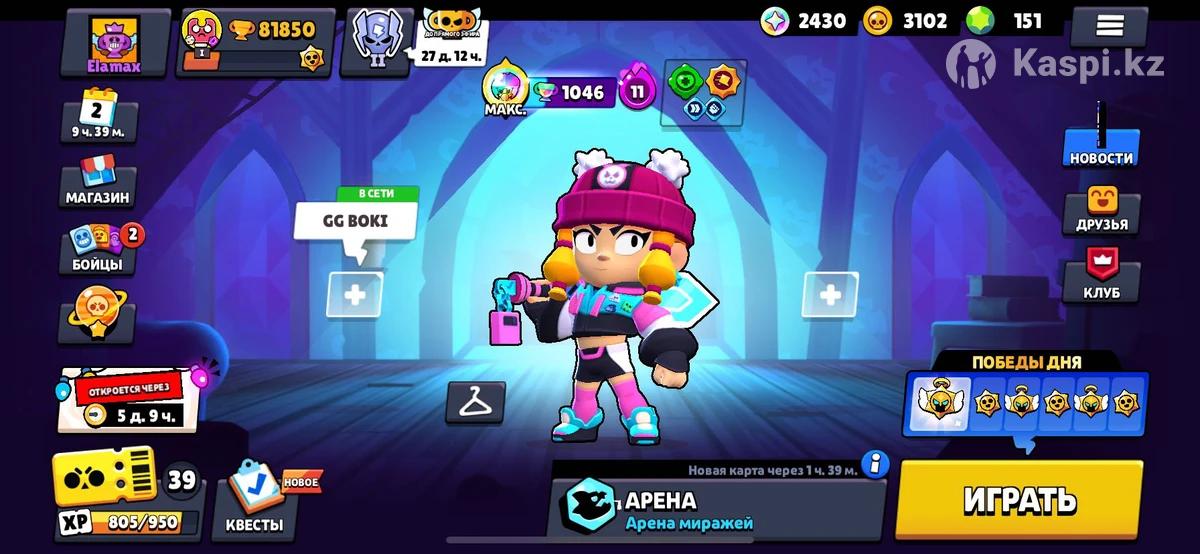Start a match with the ИГРАТЬ button

1019,499
